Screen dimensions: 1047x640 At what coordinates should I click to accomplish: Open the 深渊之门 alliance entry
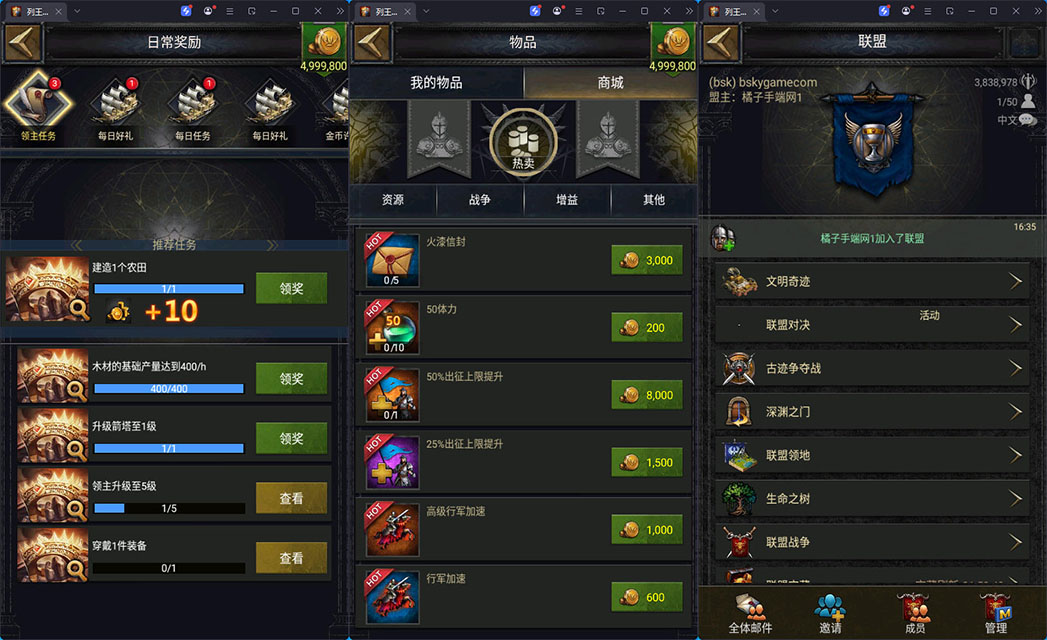[872, 411]
